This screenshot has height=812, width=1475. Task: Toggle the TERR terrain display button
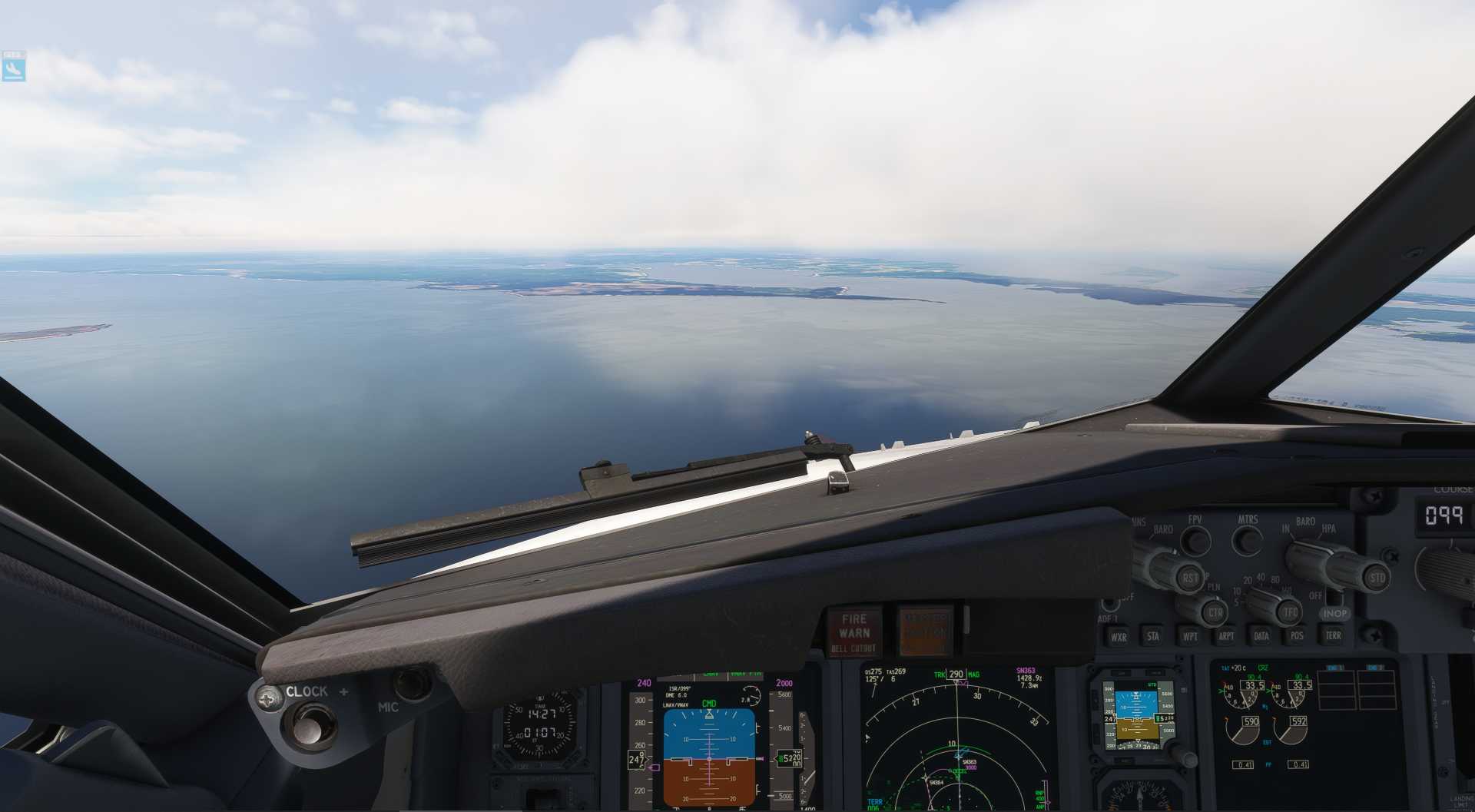point(1334,635)
